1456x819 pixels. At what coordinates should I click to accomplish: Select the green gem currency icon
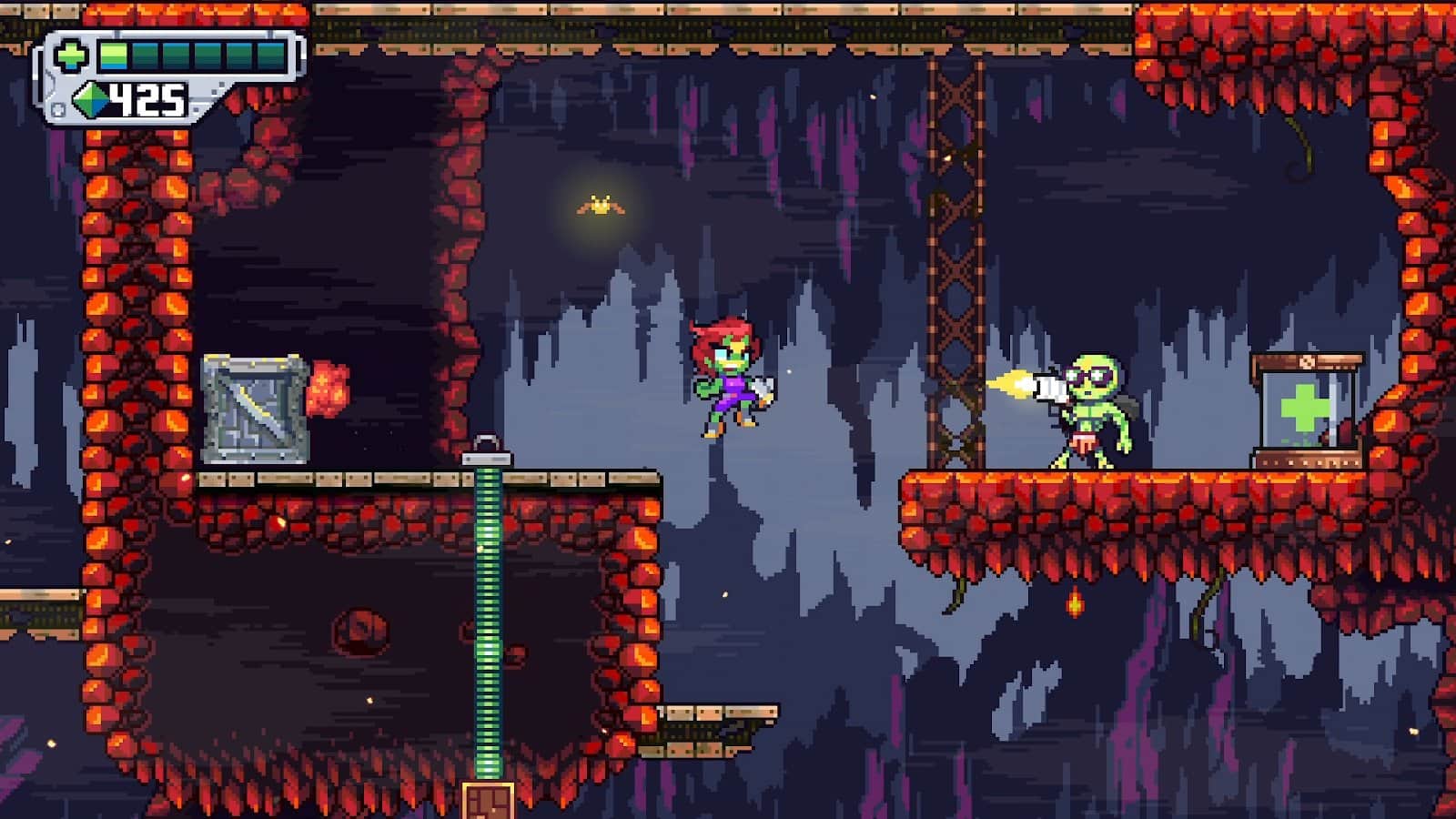click(x=91, y=98)
